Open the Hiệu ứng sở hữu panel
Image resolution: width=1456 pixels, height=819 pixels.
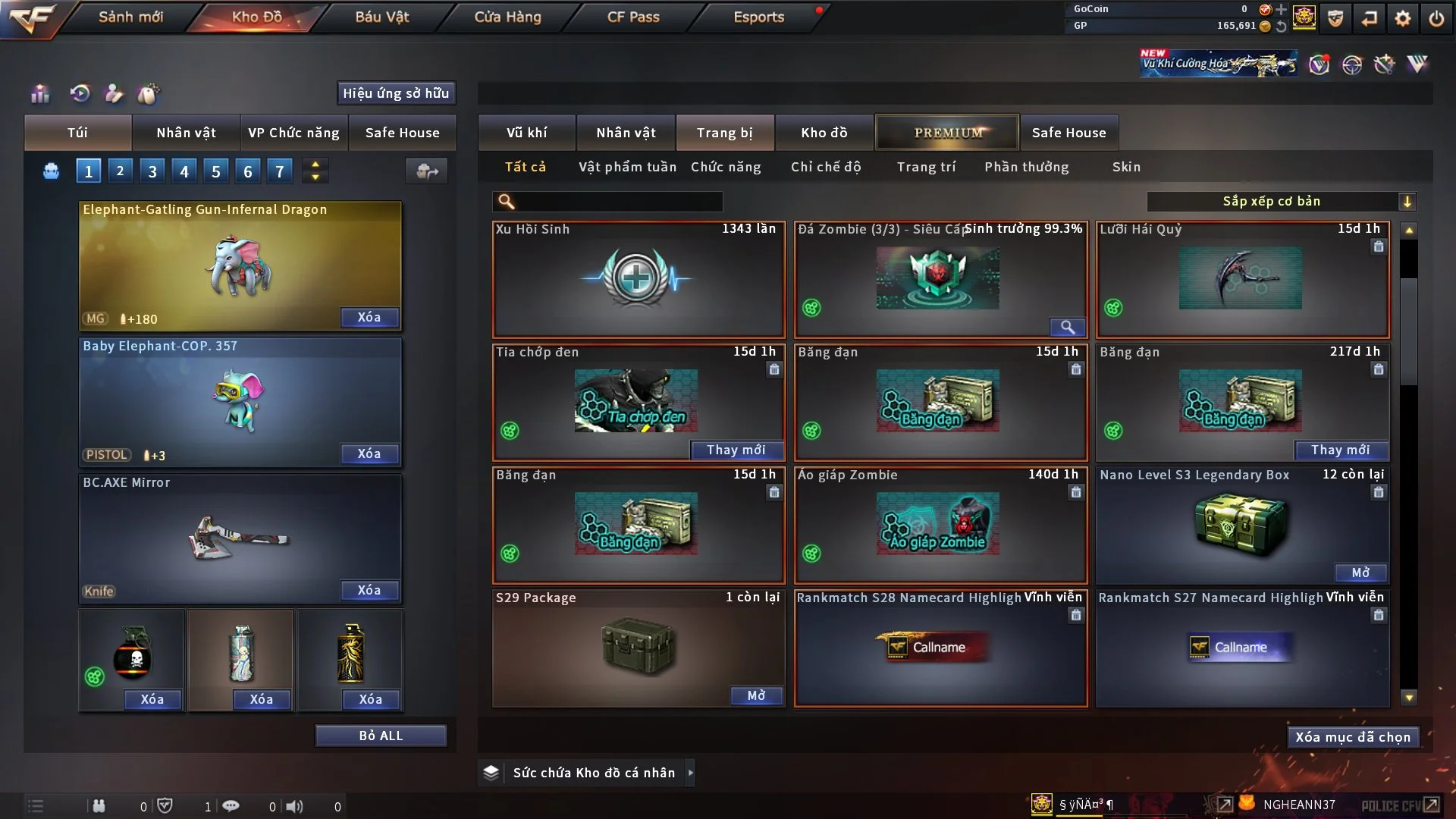(396, 93)
